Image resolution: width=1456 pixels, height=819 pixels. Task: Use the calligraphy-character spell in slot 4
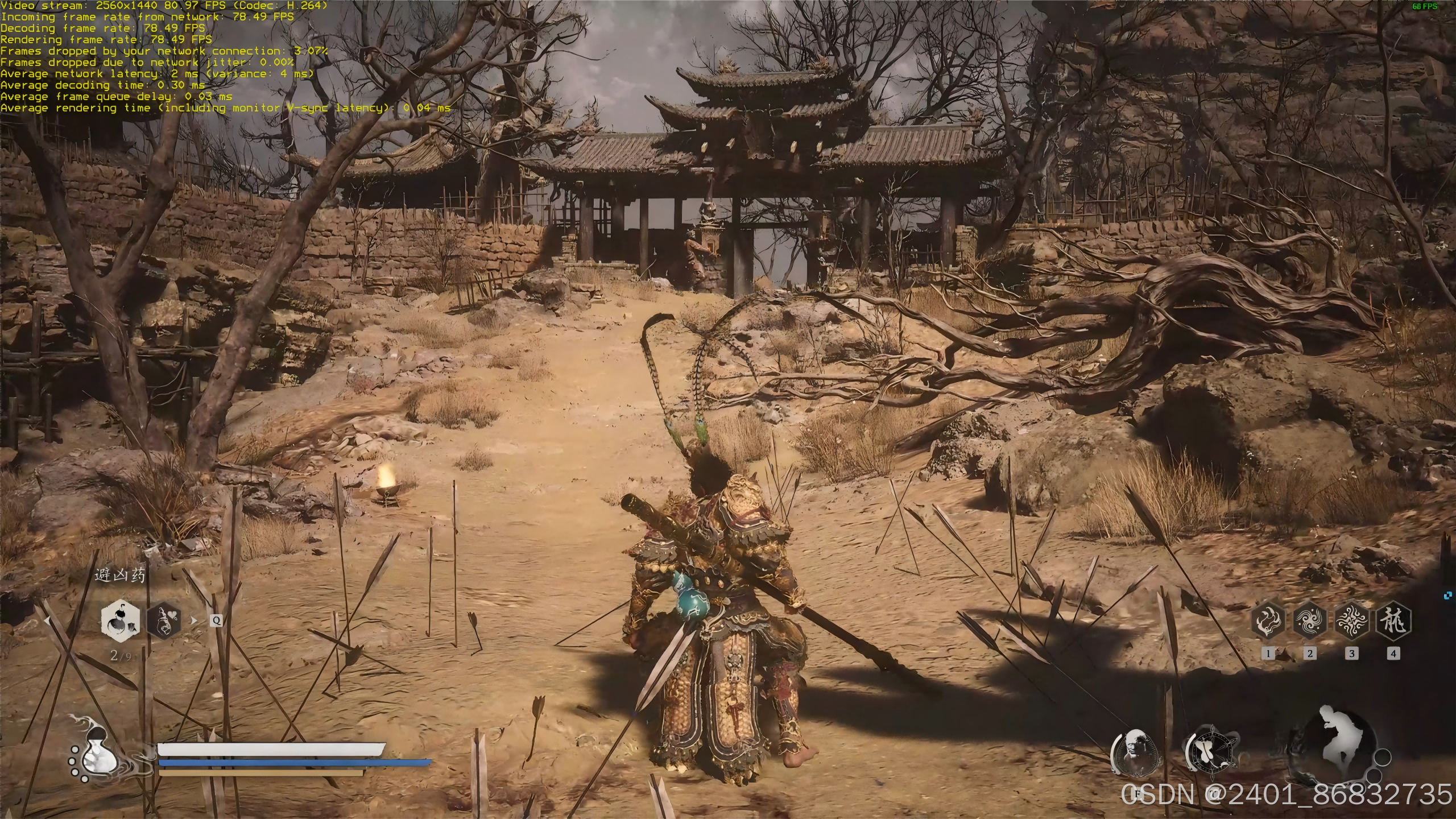(1393, 621)
